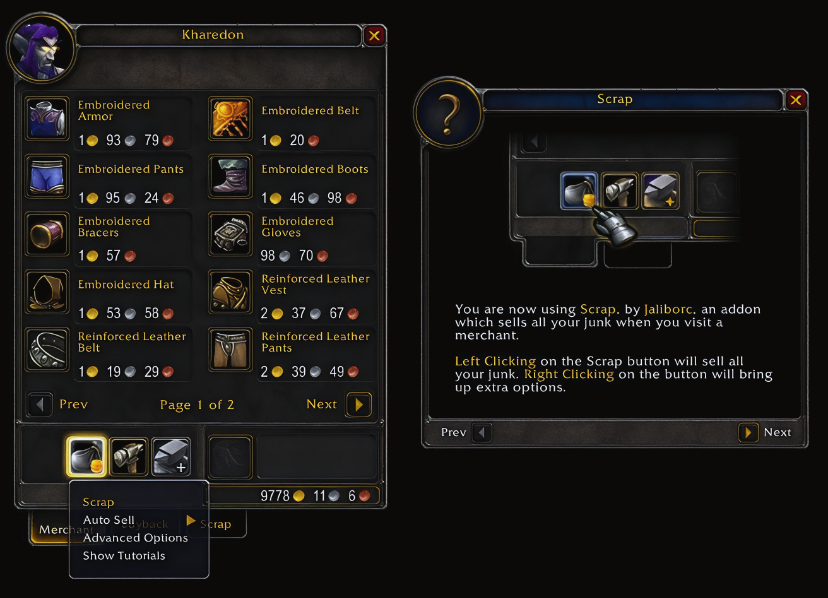The width and height of the screenshot is (828, 598).
Task: Close the Kharedon merchant window
Action: point(375,36)
